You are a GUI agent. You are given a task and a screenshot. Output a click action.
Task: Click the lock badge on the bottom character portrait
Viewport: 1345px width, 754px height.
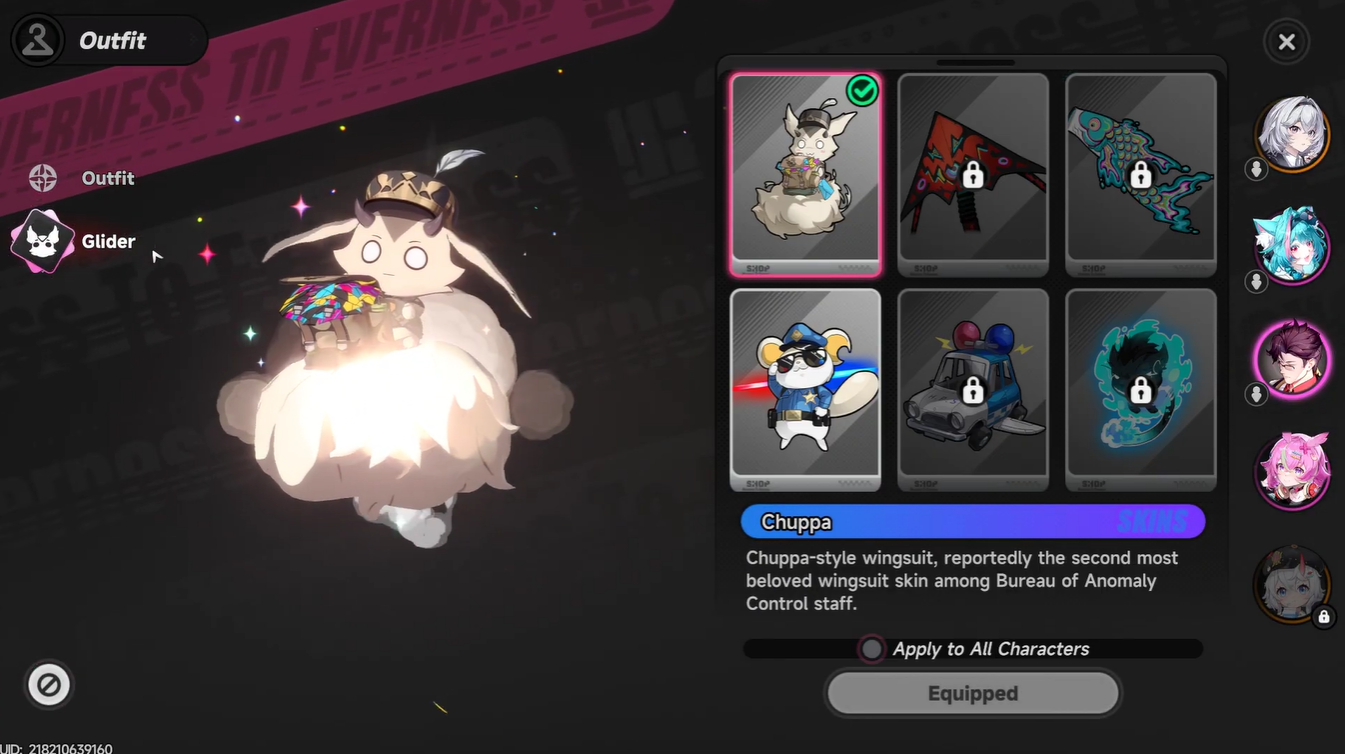tap(1324, 617)
